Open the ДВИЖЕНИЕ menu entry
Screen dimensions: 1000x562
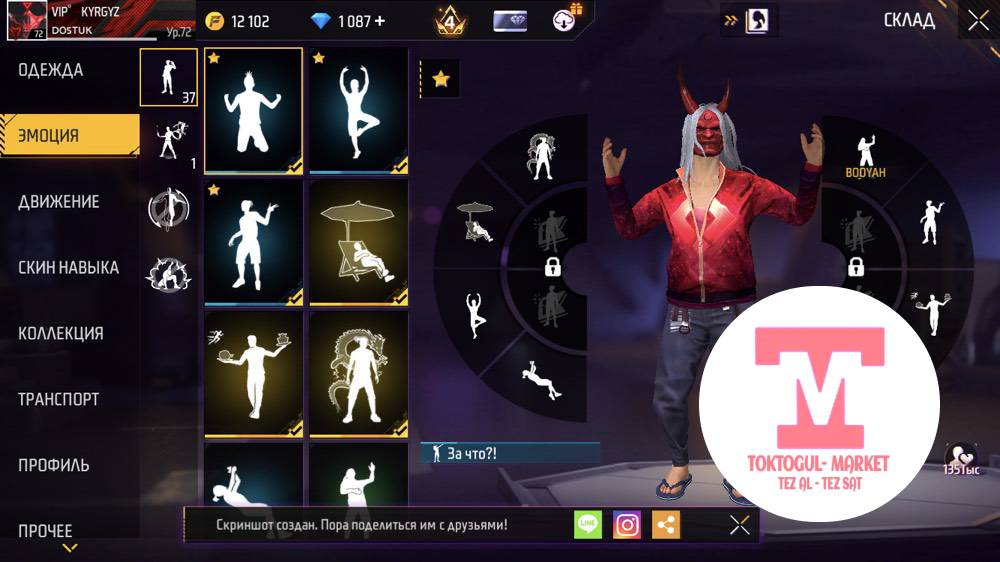click(x=59, y=201)
